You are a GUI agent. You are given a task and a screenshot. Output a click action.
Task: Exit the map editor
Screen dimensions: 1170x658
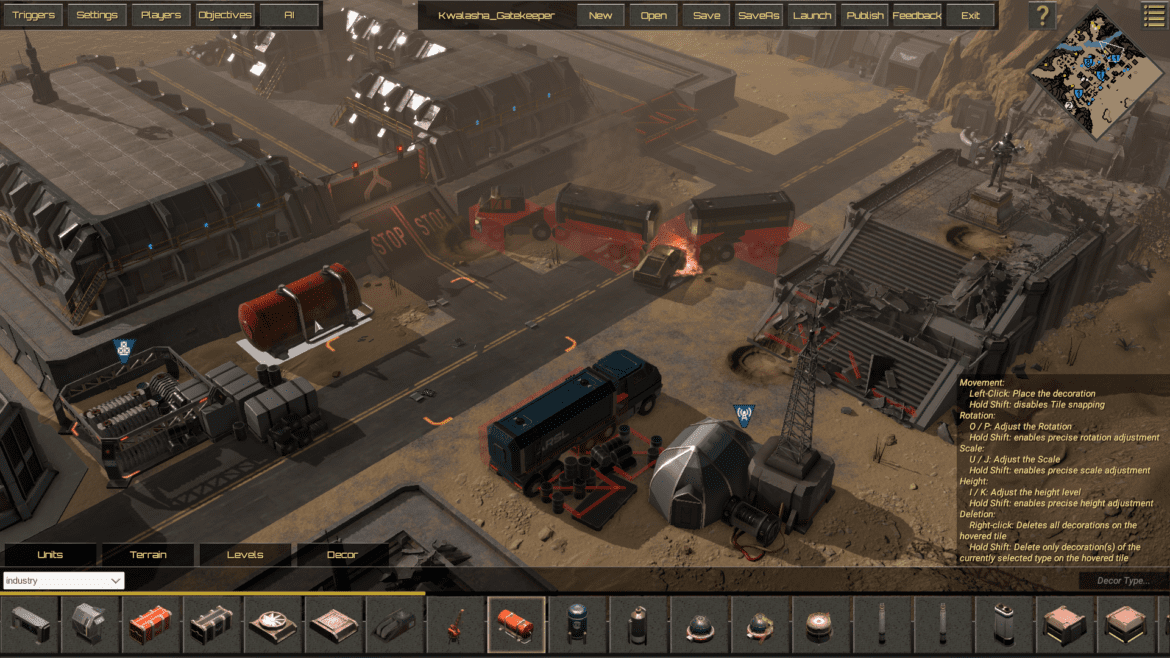coord(970,15)
